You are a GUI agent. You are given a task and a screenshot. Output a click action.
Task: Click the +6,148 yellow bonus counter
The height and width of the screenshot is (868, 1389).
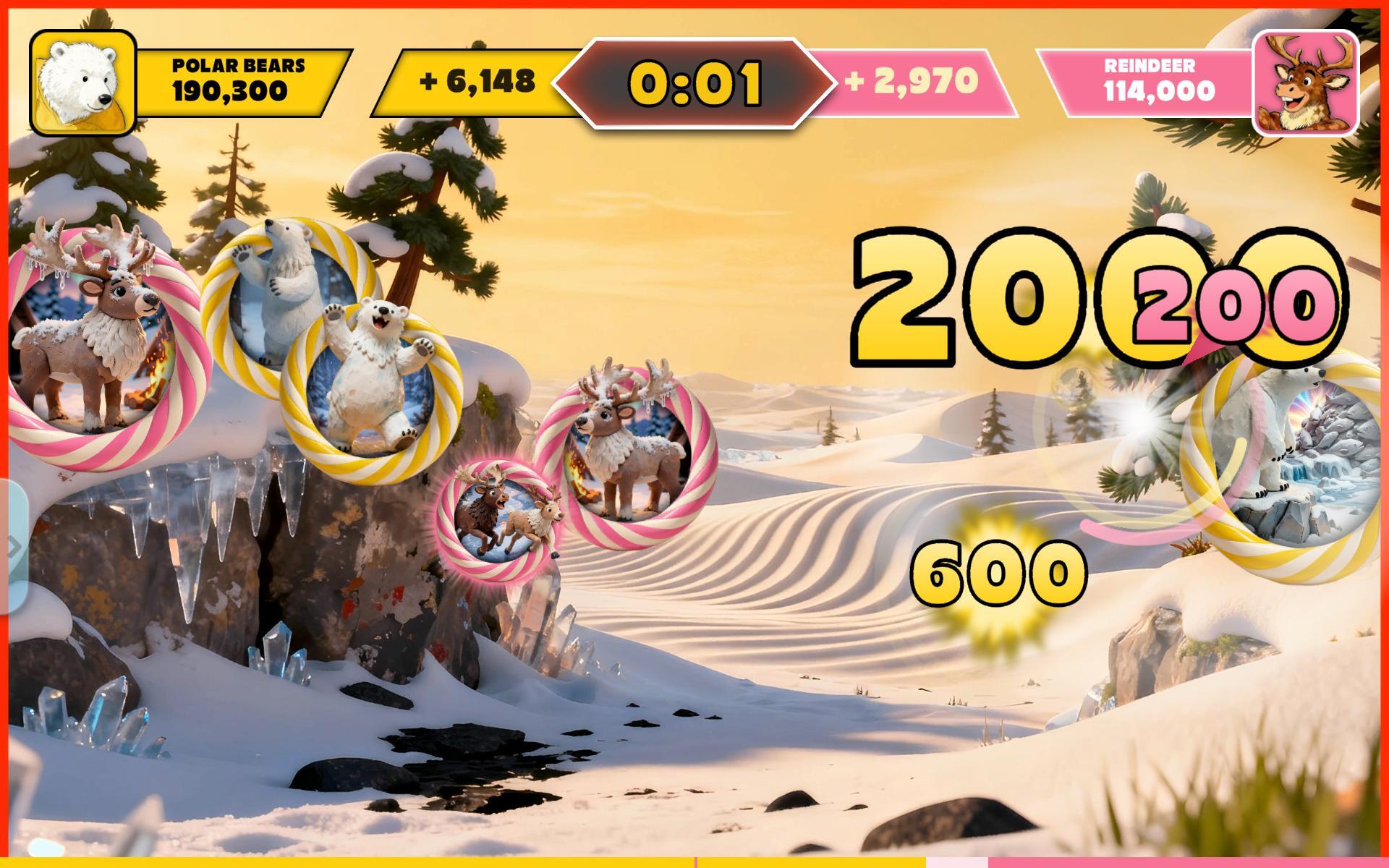coord(477,81)
